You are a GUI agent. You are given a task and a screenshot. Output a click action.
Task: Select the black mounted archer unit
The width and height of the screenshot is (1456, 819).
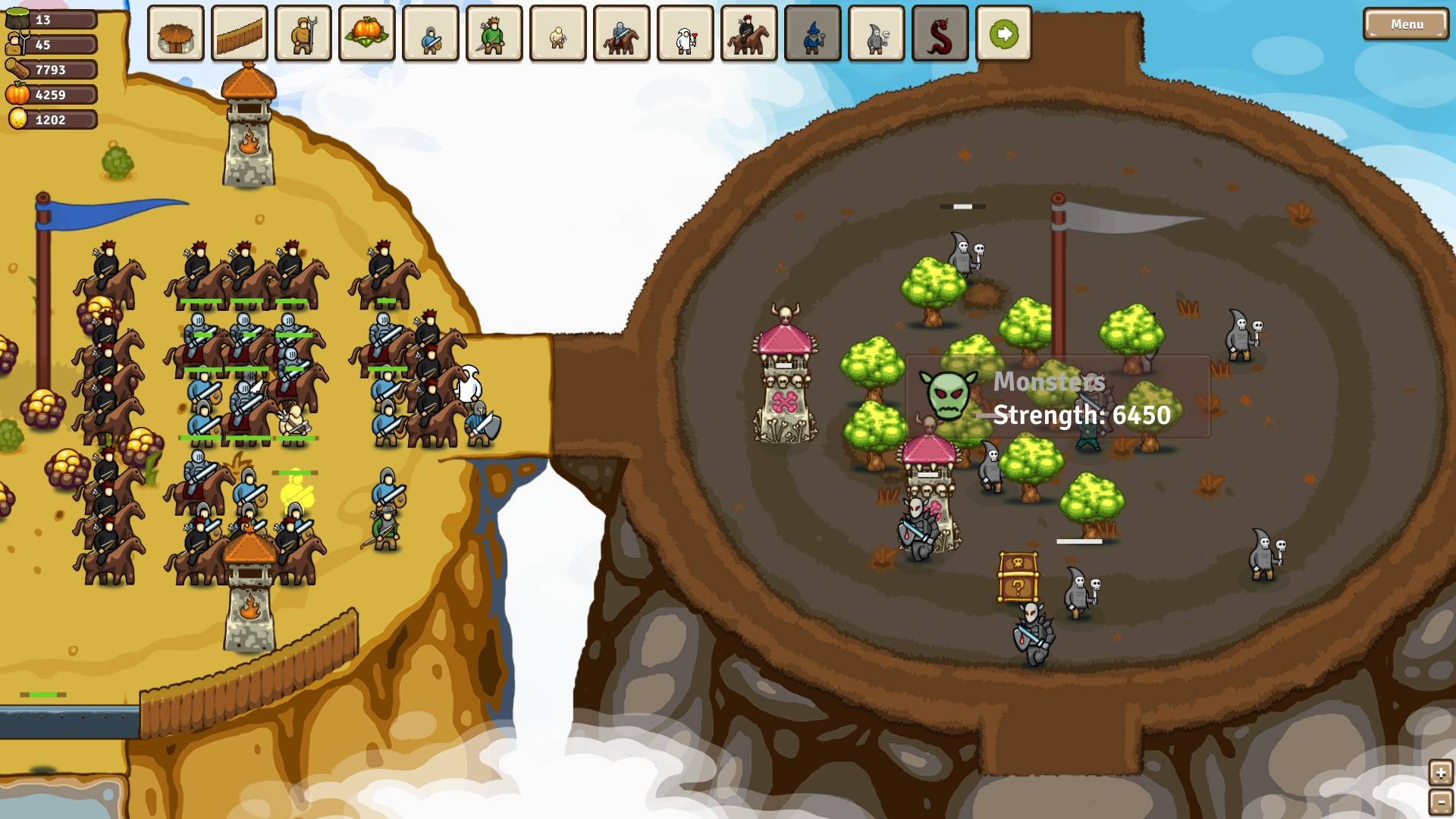[749, 34]
